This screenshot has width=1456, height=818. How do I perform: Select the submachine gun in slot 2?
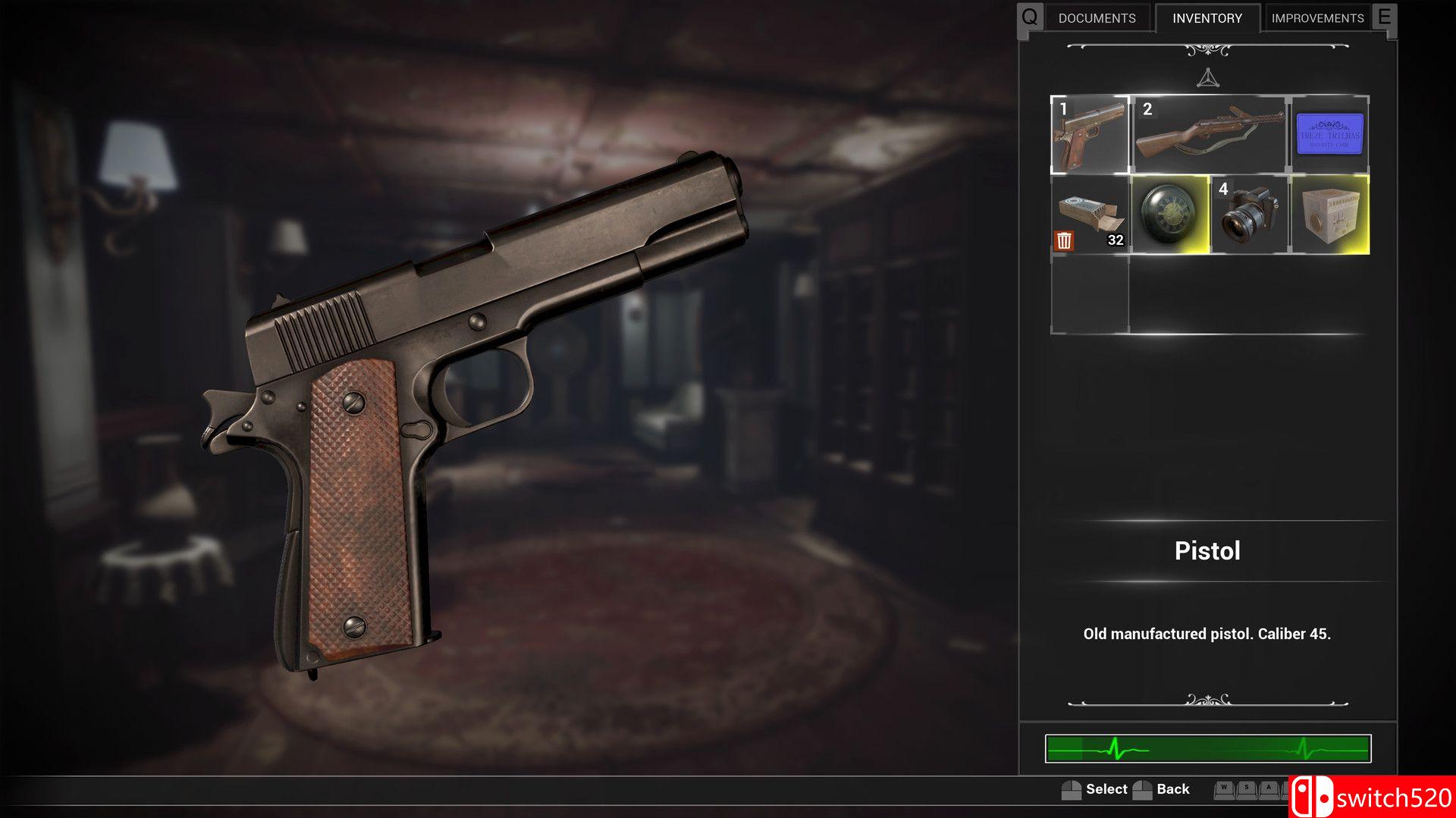pyautogui.click(x=1210, y=135)
